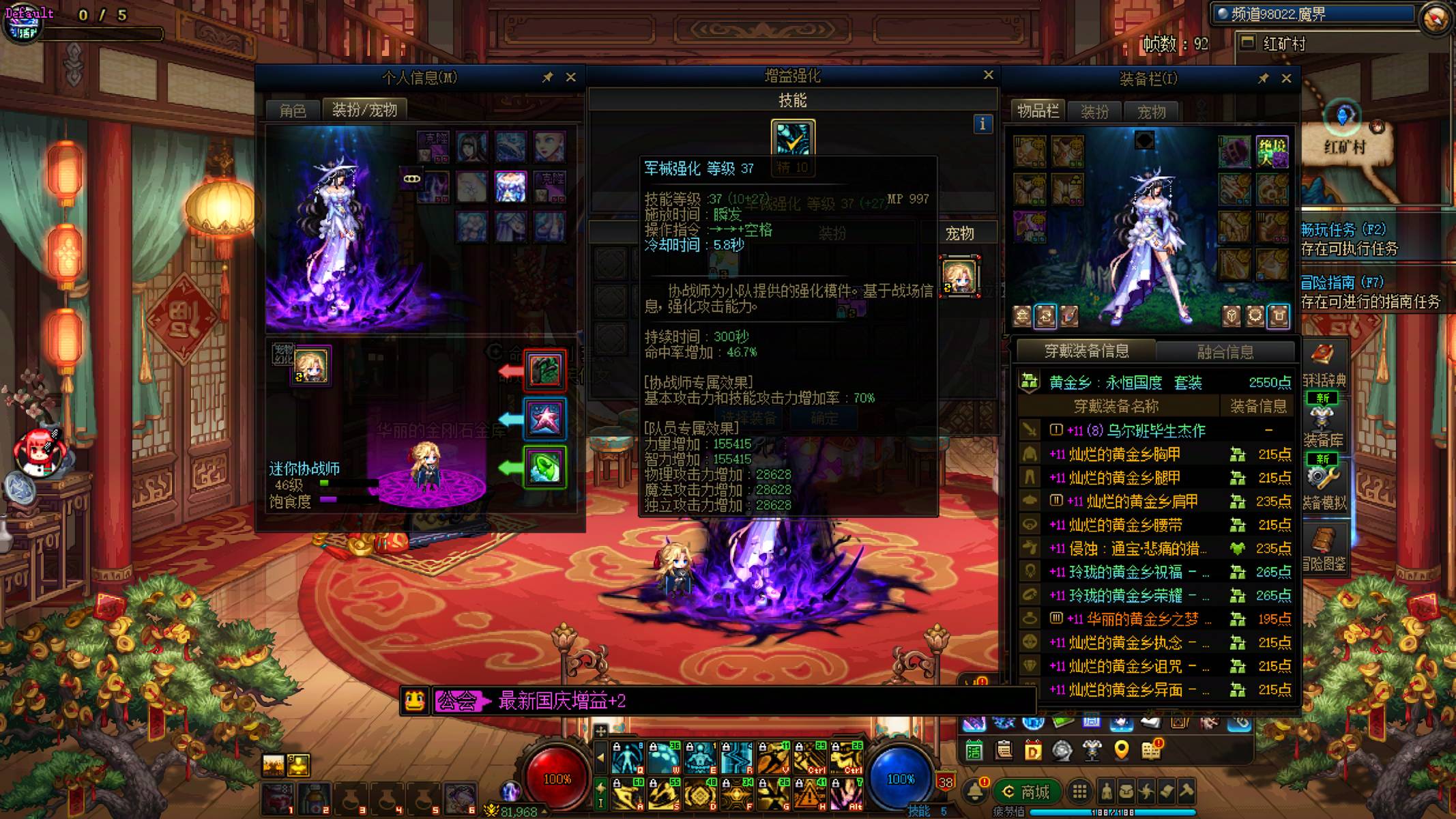Open the 商城 shop button
The height and width of the screenshot is (819, 1456).
click(x=1027, y=792)
